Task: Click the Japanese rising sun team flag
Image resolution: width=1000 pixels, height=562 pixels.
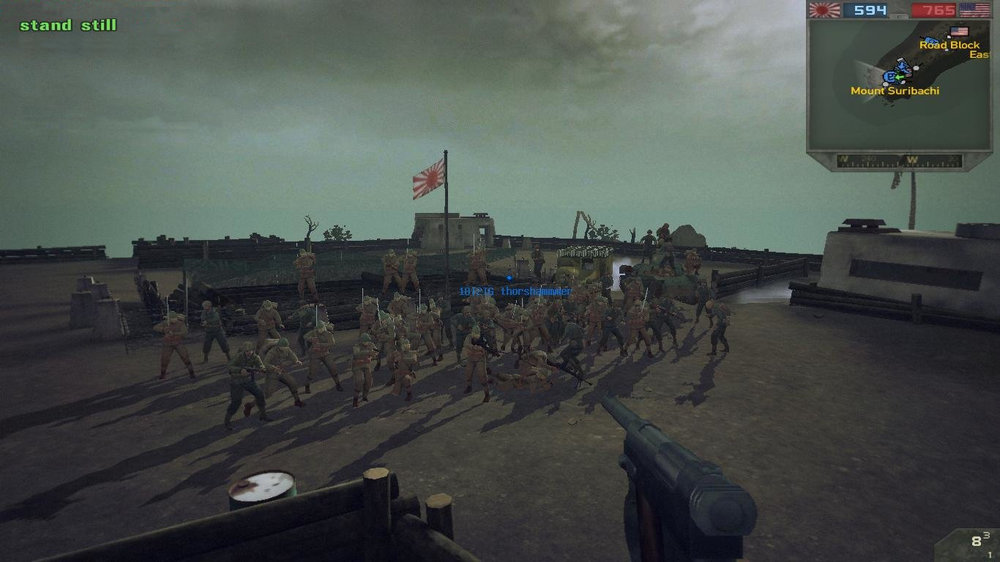Action: point(825,10)
